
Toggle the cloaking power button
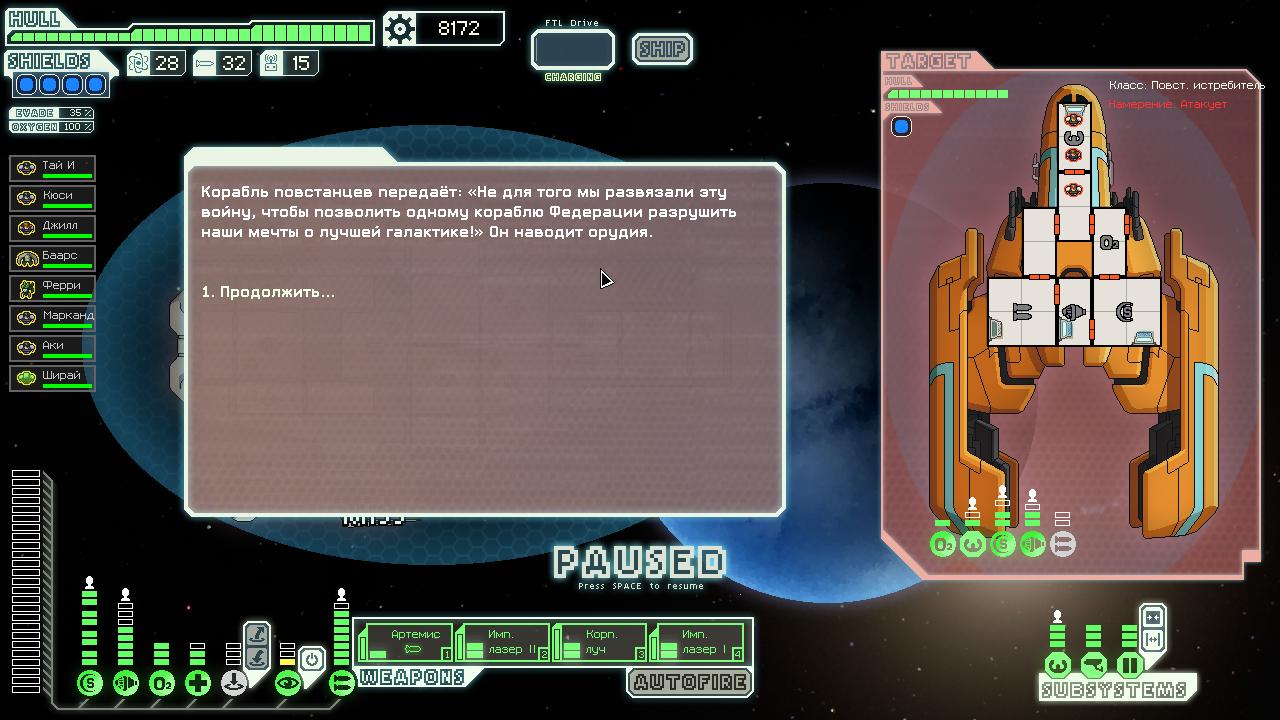(312, 656)
